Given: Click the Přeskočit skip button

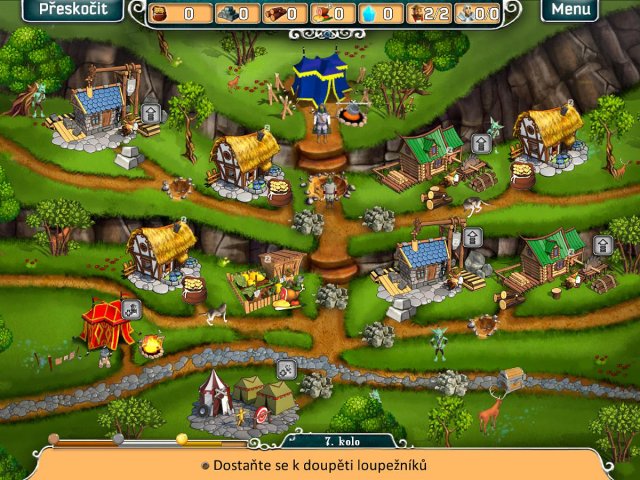Looking at the screenshot, I should tap(67, 10).
